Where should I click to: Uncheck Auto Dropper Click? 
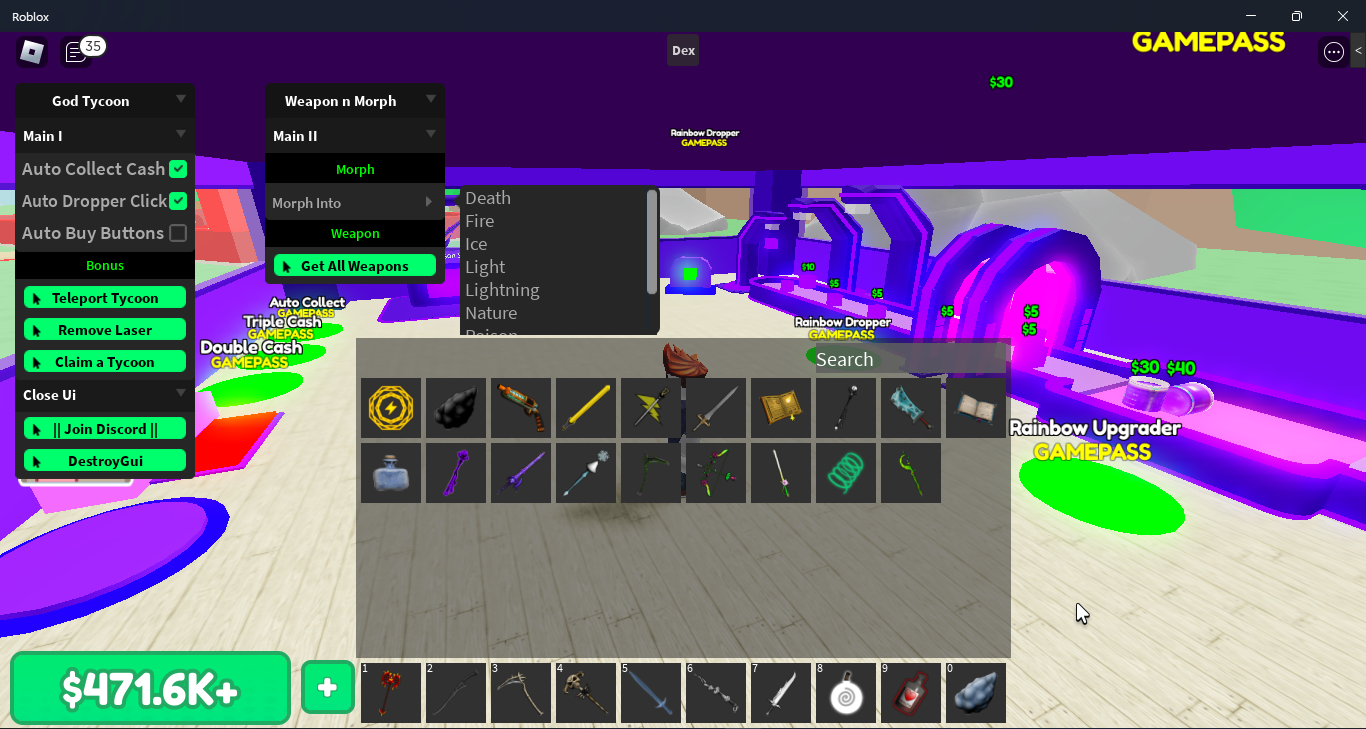coord(176,201)
